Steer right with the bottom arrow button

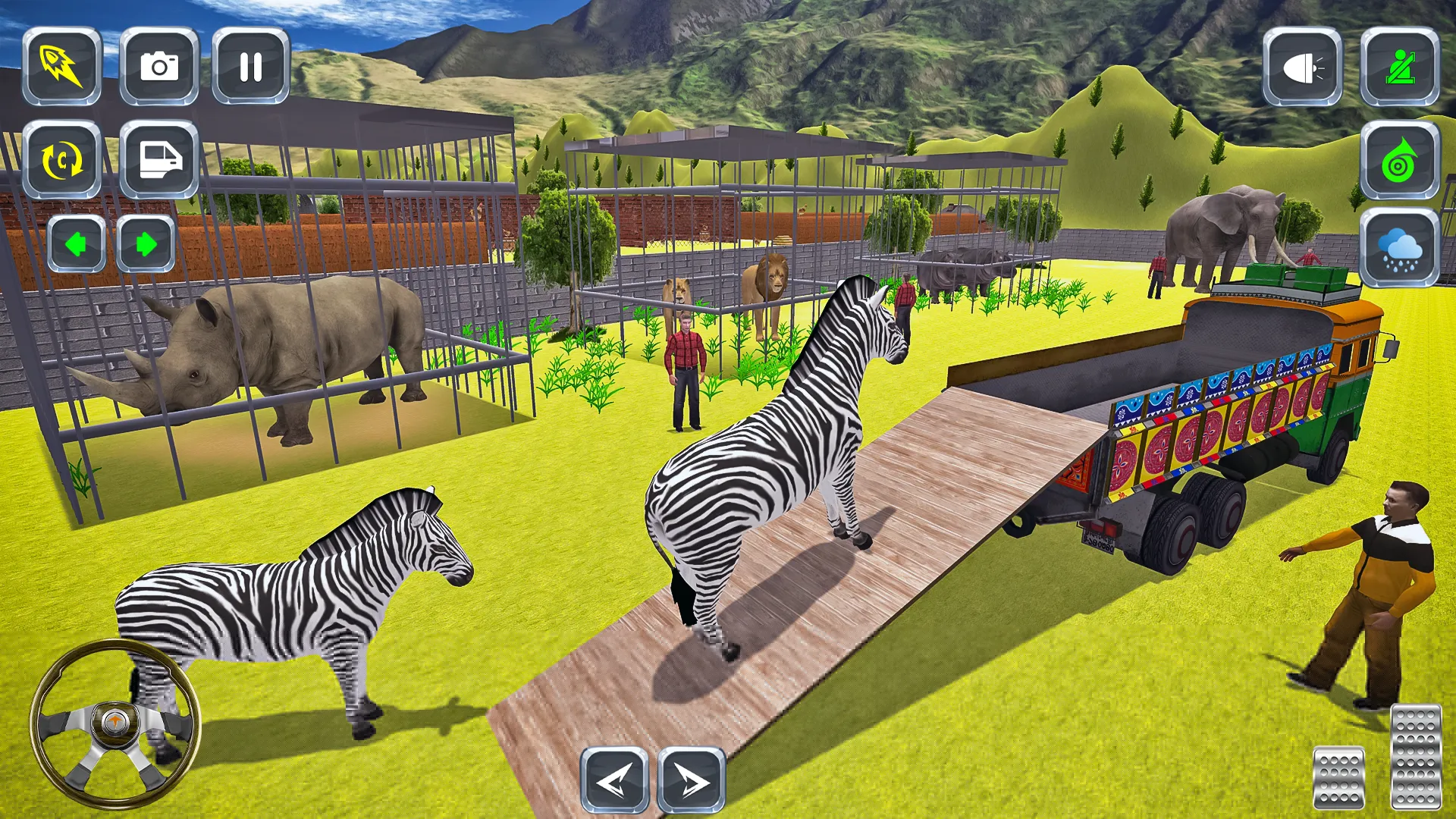click(691, 780)
